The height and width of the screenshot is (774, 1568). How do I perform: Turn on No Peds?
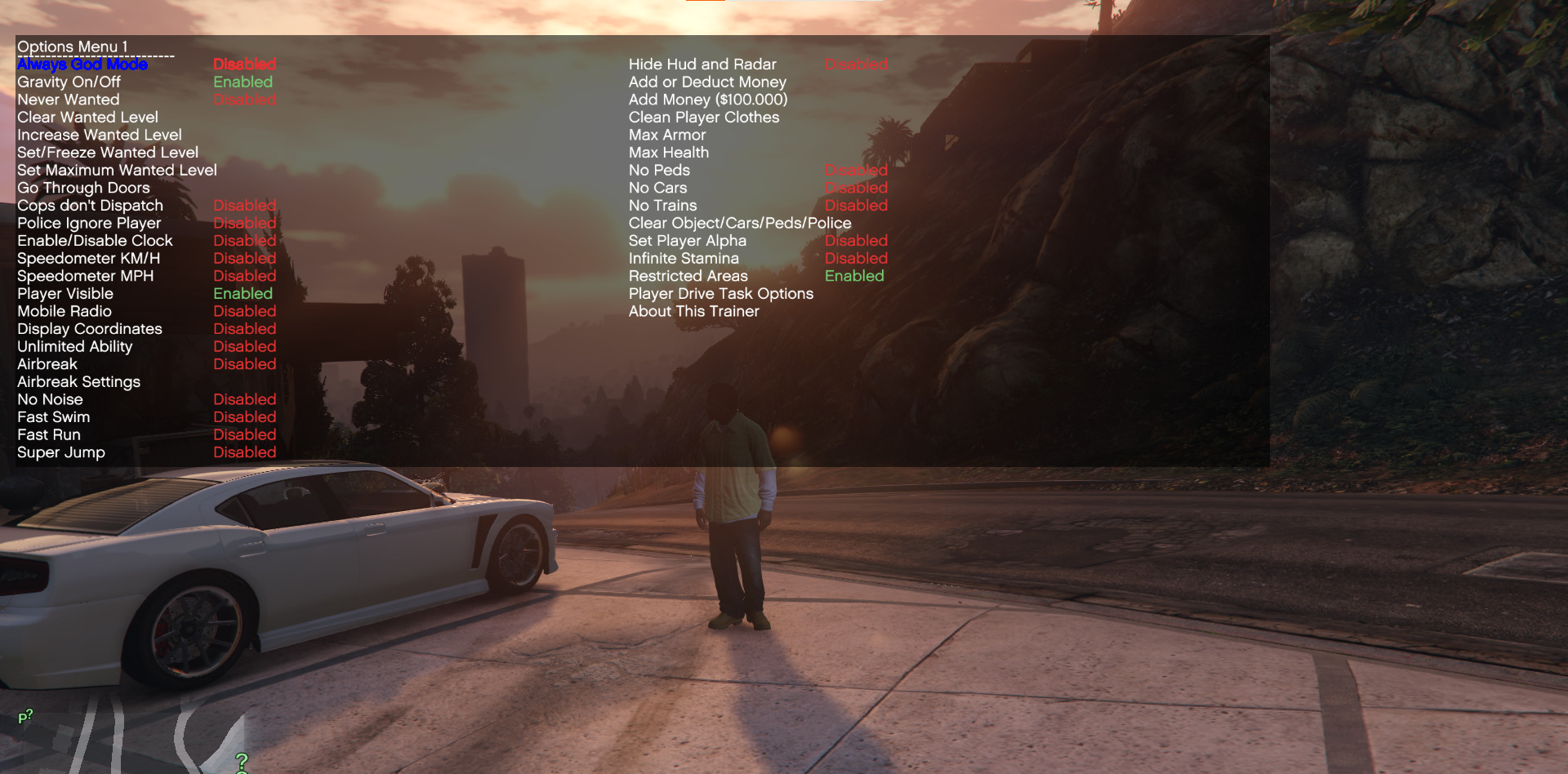658,170
